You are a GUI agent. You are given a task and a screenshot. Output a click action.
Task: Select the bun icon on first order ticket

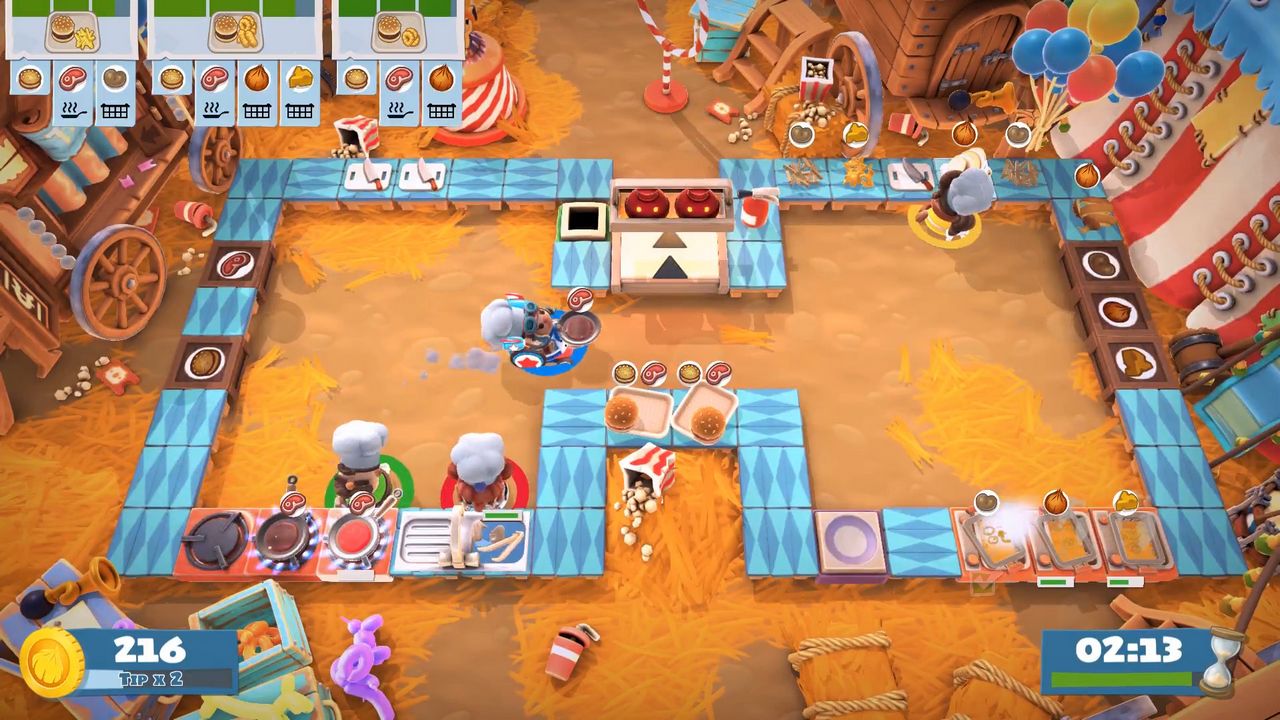30,78
